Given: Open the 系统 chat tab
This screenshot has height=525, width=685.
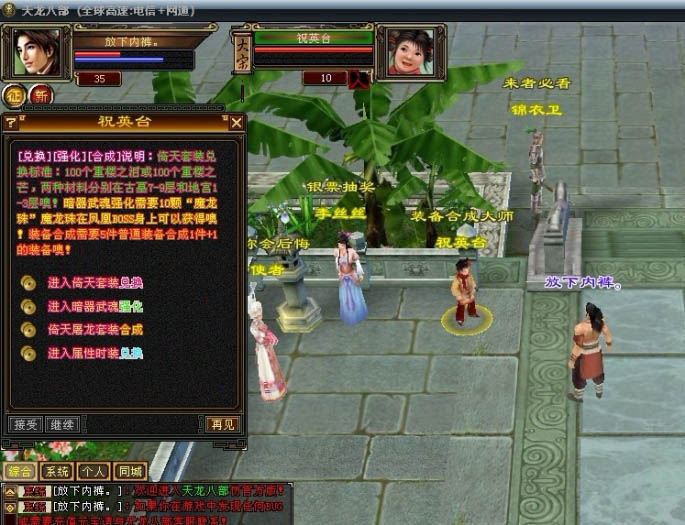Looking at the screenshot, I should (x=58, y=471).
